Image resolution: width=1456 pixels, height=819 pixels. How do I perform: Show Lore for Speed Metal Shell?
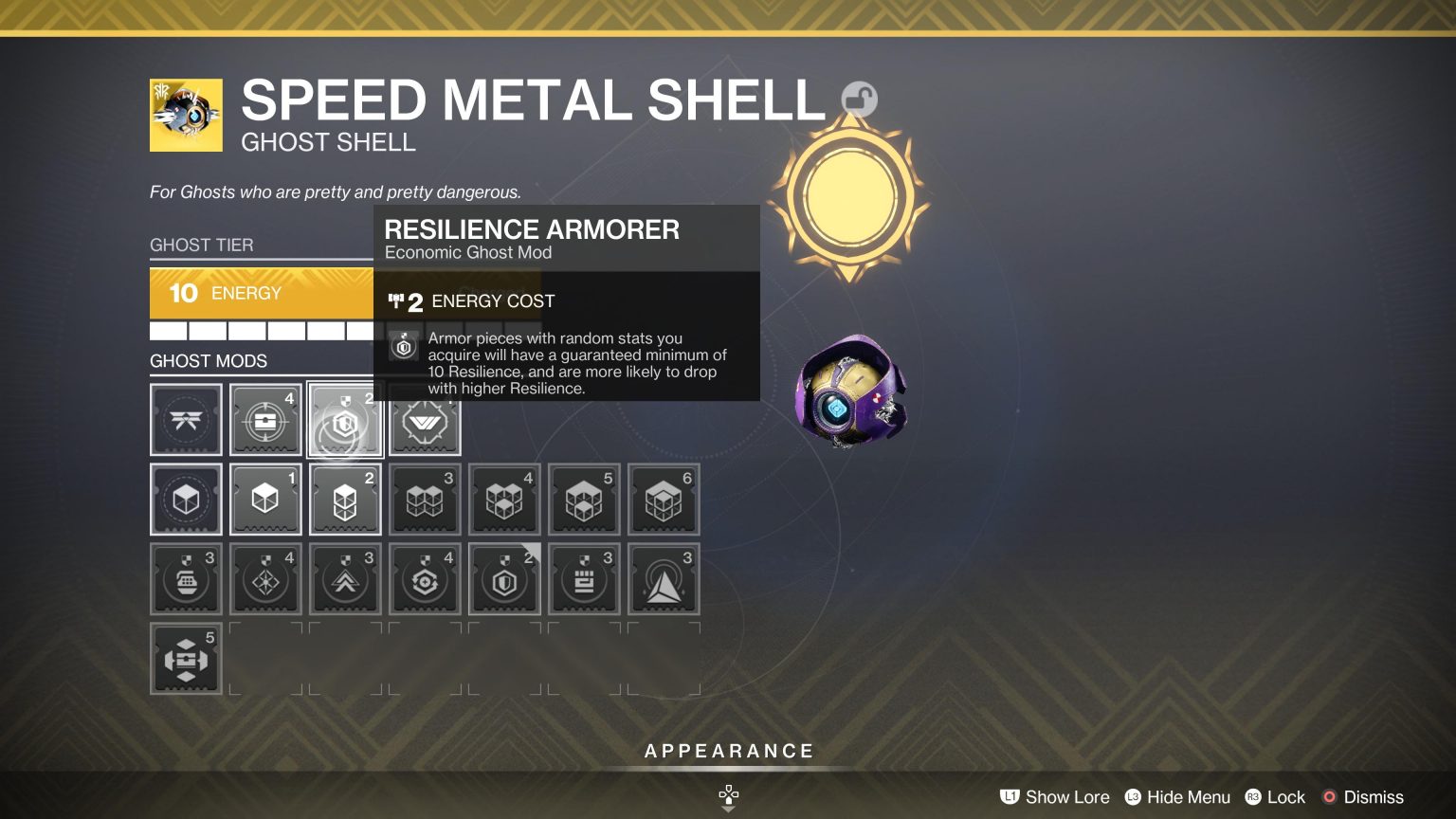[1054, 797]
